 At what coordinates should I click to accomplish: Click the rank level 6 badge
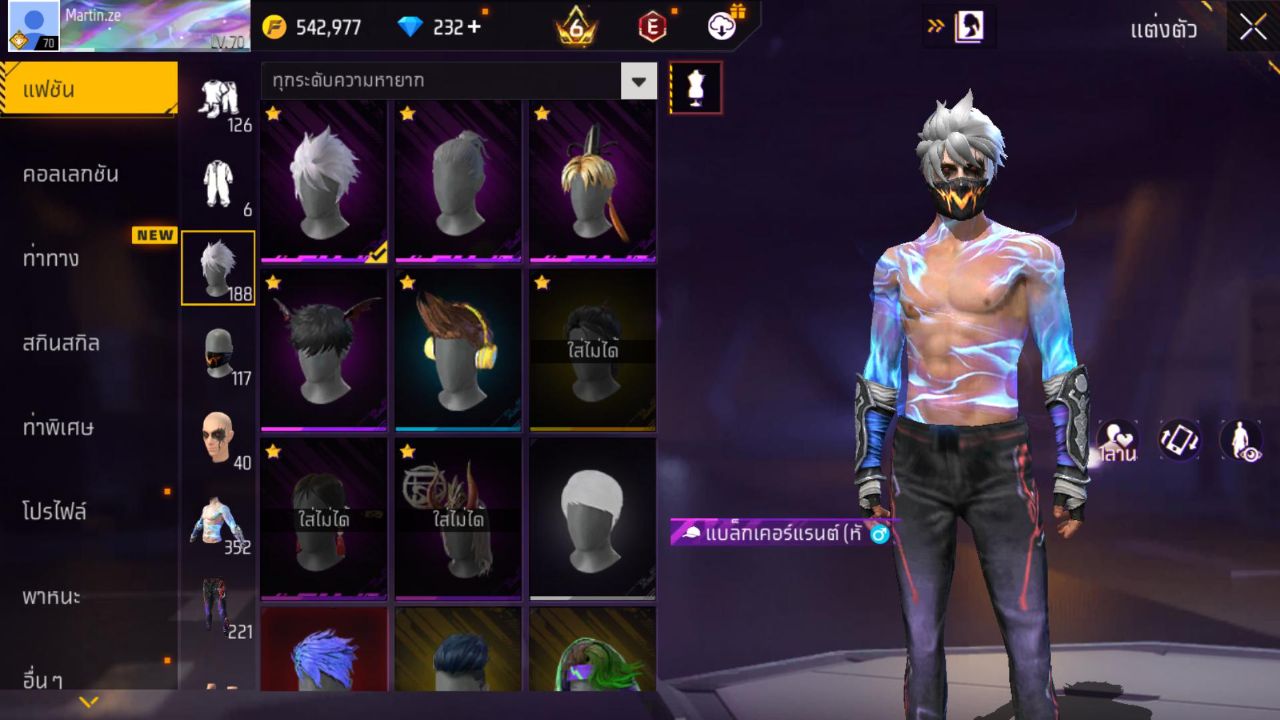pyautogui.click(x=575, y=26)
